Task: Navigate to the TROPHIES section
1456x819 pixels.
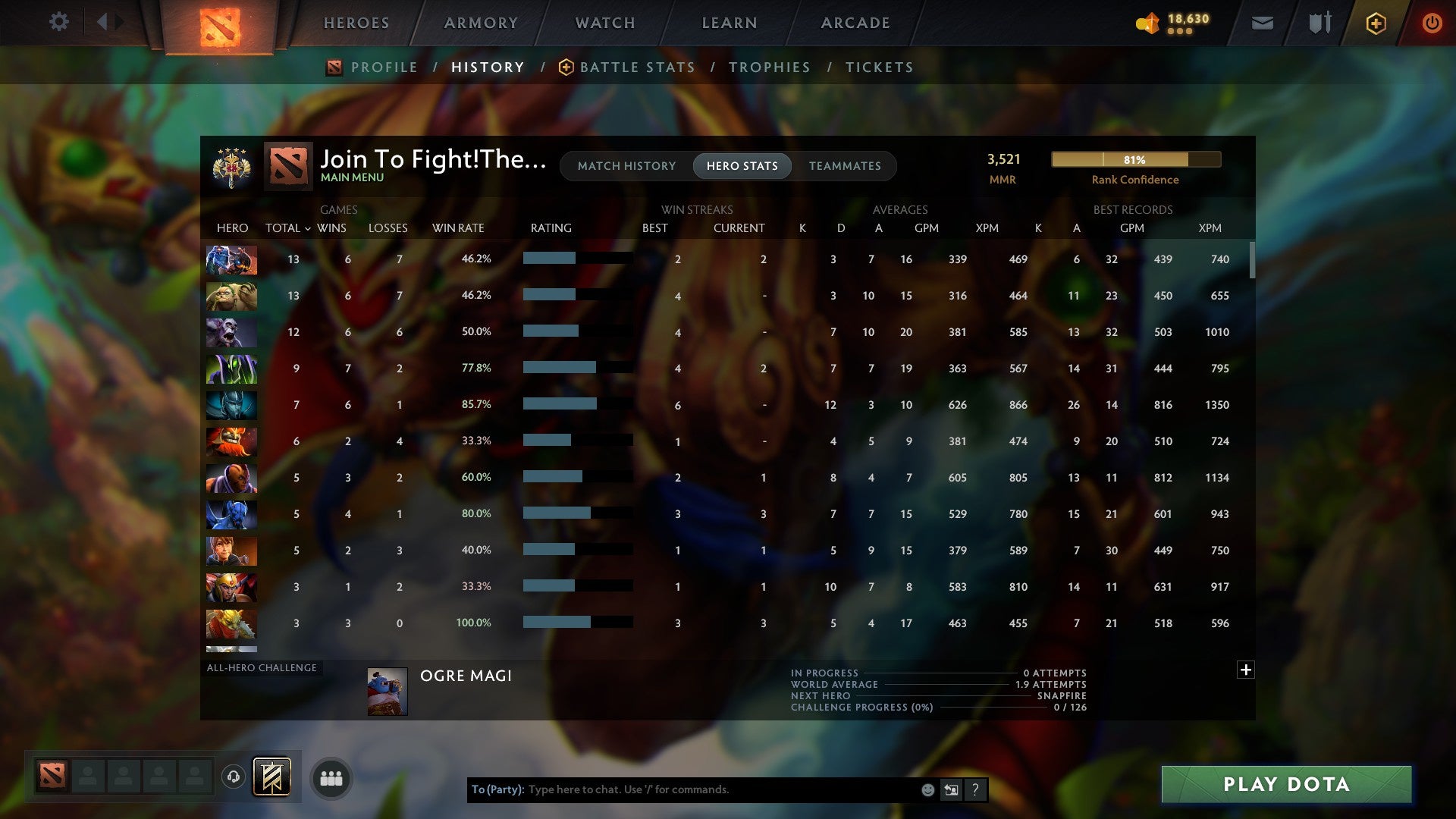Action: coord(770,67)
